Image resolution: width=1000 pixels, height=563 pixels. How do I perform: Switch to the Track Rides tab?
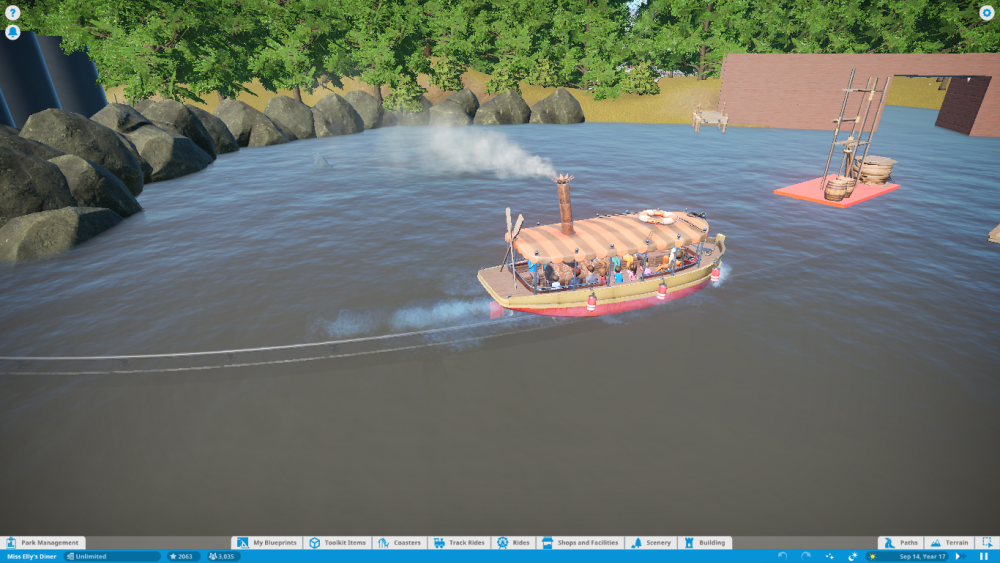(x=459, y=543)
